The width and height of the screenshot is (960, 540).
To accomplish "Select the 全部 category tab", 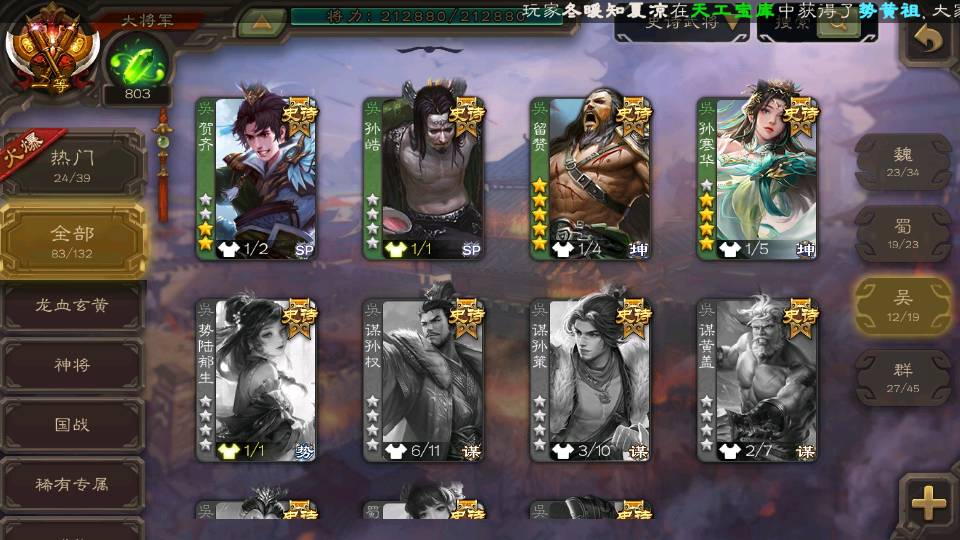I will pos(72,240).
